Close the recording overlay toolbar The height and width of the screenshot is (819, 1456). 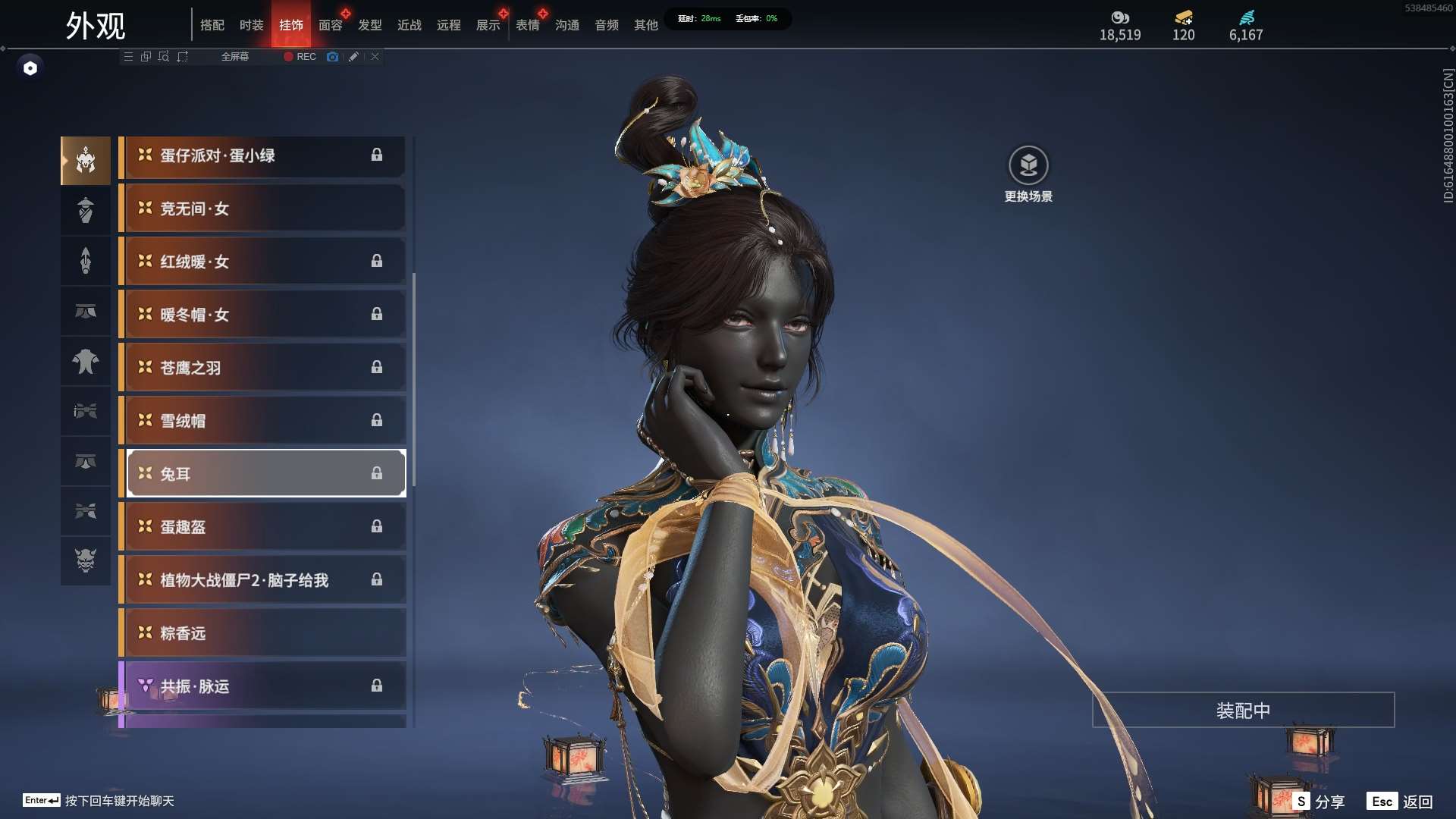[x=375, y=57]
